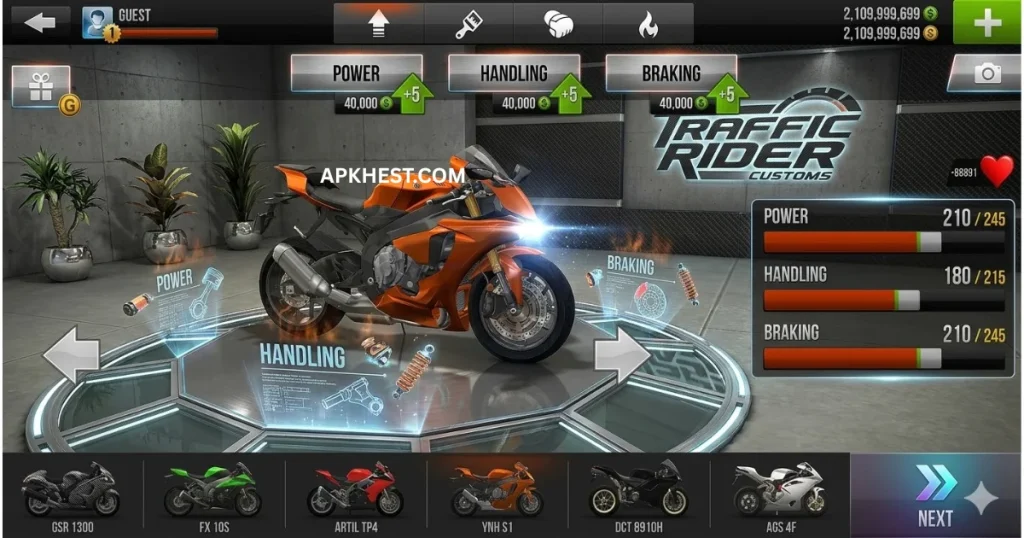Continue with the NEXT button

(x=936, y=495)
